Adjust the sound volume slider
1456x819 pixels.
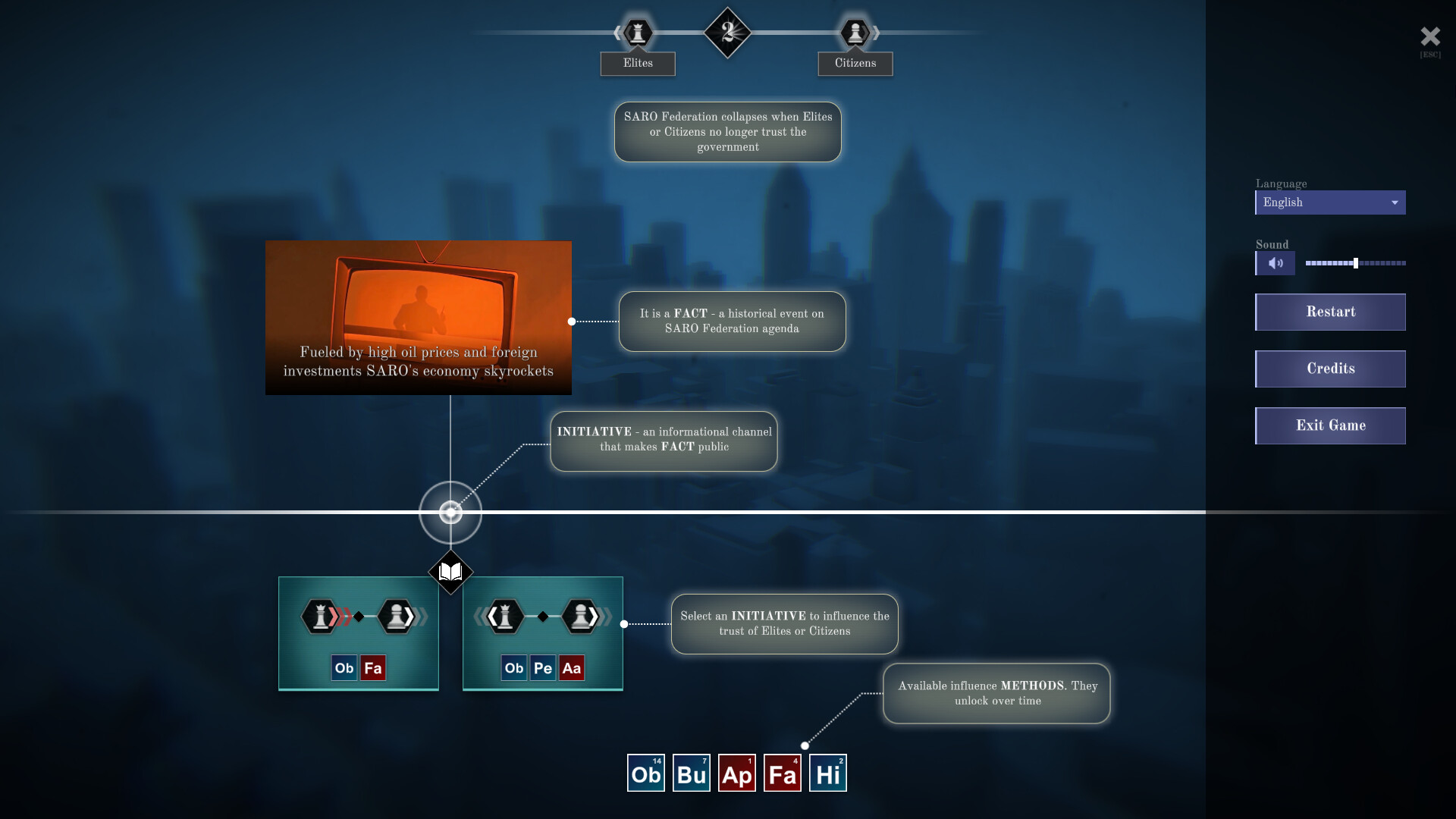point(1355,263)
